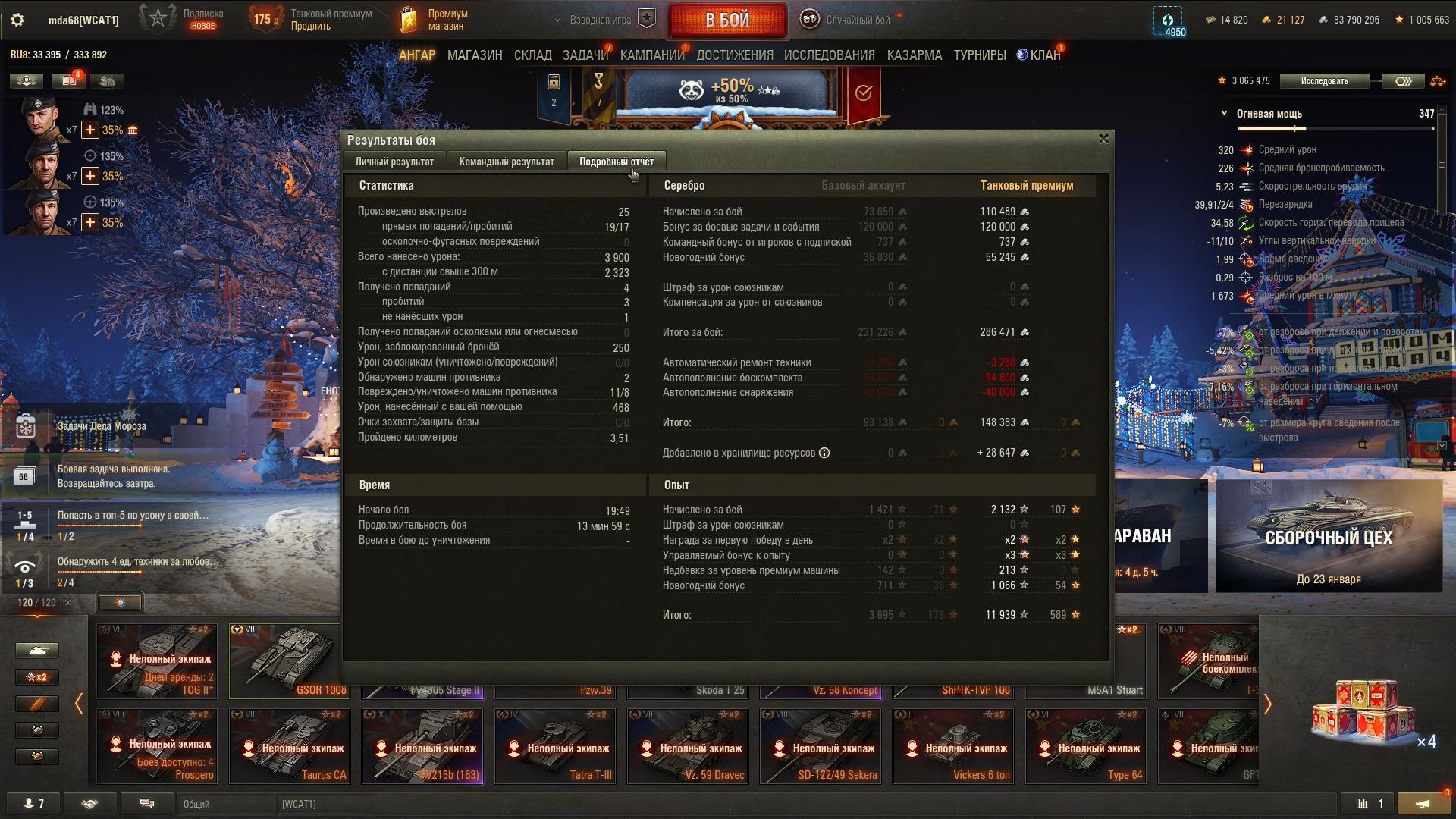Image resolution: width=1456 pixels, height=819 pixels.
Task: Start battle with the red В БОЙ button
Action: (x=727, y=20)
